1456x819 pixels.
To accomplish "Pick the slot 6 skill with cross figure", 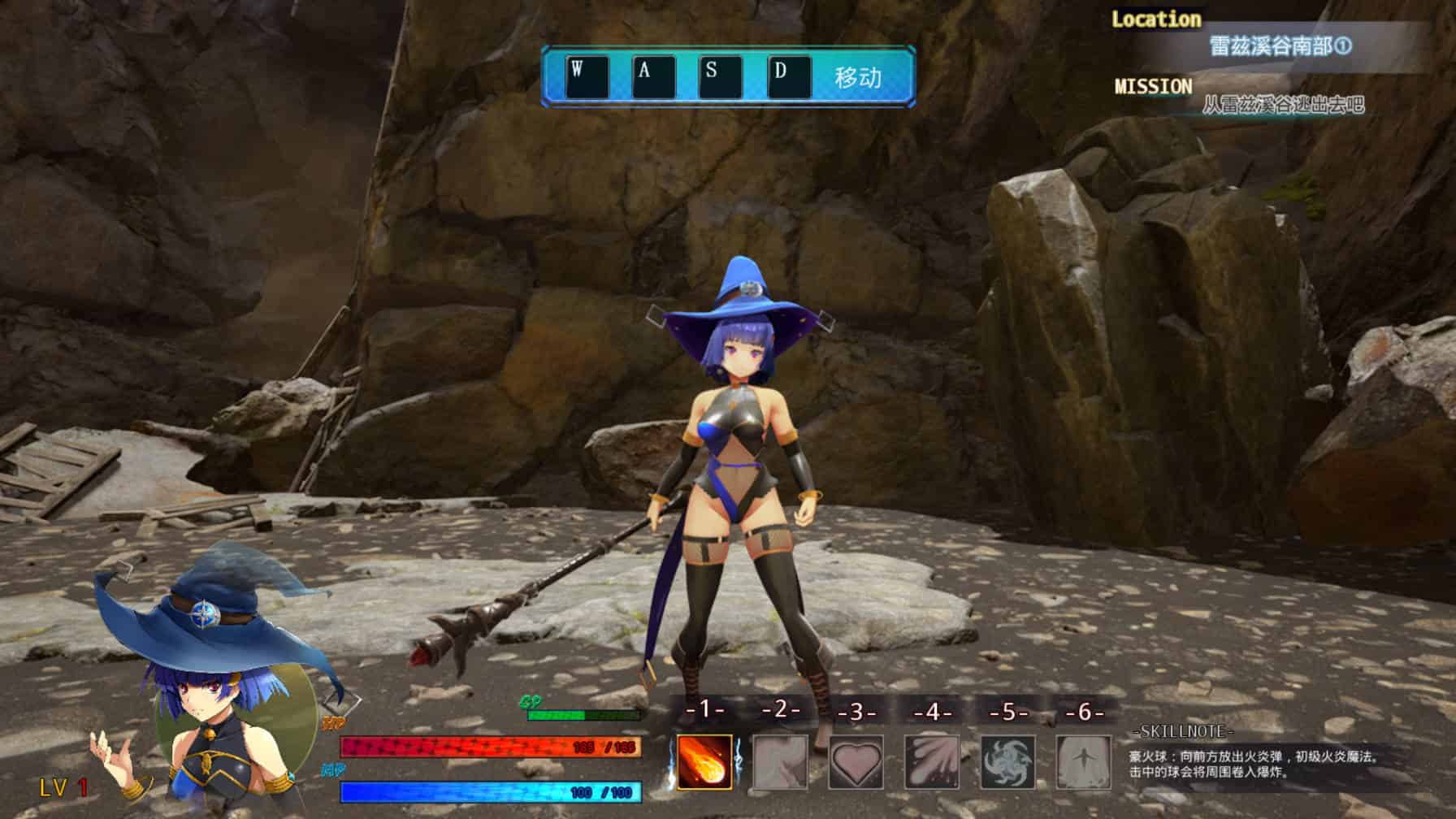I will [x=1084, y=761].
